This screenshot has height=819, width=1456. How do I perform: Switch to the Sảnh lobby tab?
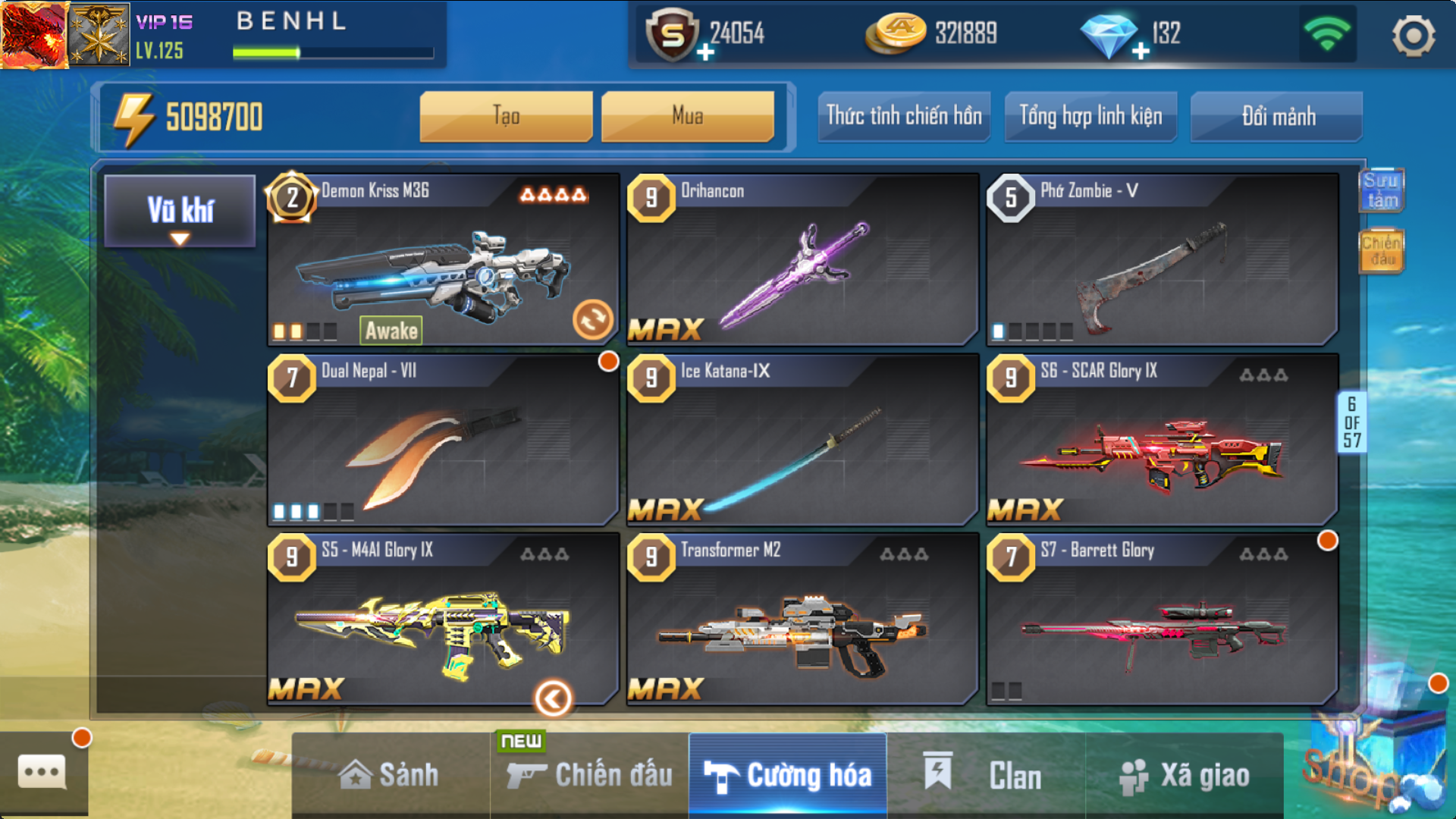[x=390, y=775]
